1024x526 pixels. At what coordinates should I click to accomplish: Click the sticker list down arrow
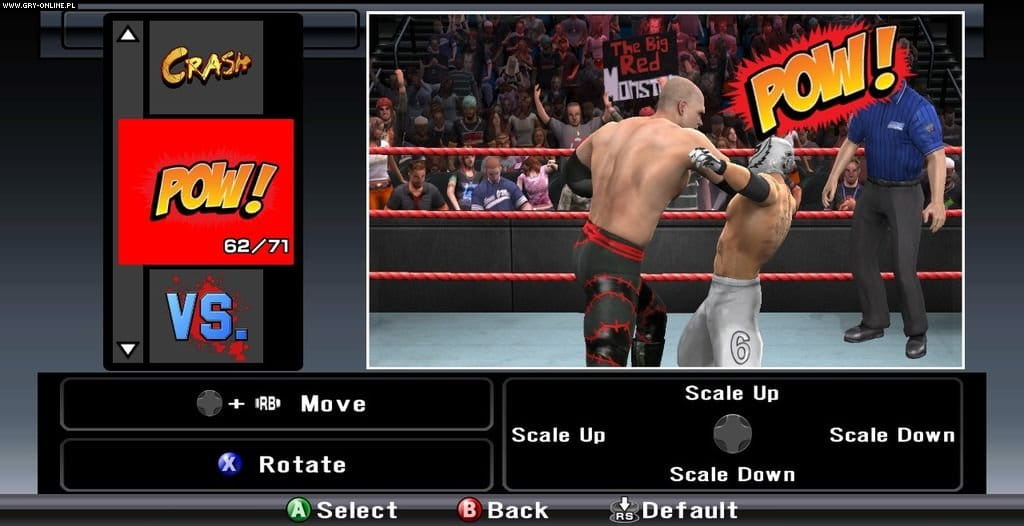pyautogui.click(x=128, y=349)
